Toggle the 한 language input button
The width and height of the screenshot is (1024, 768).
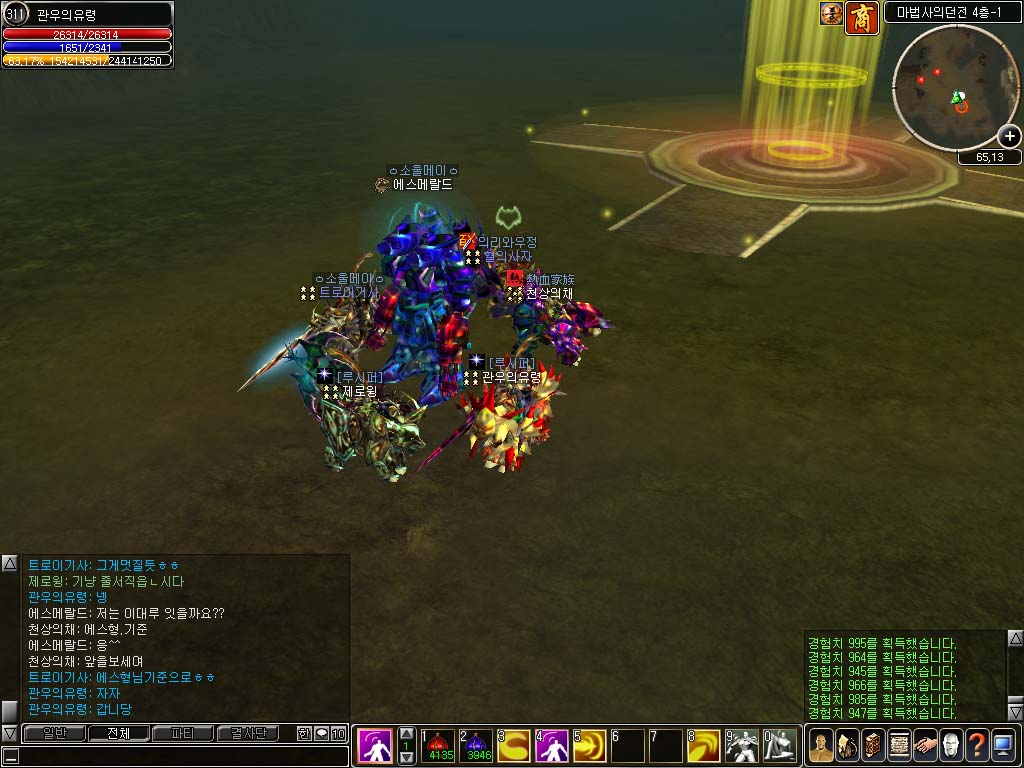point(304,734)
